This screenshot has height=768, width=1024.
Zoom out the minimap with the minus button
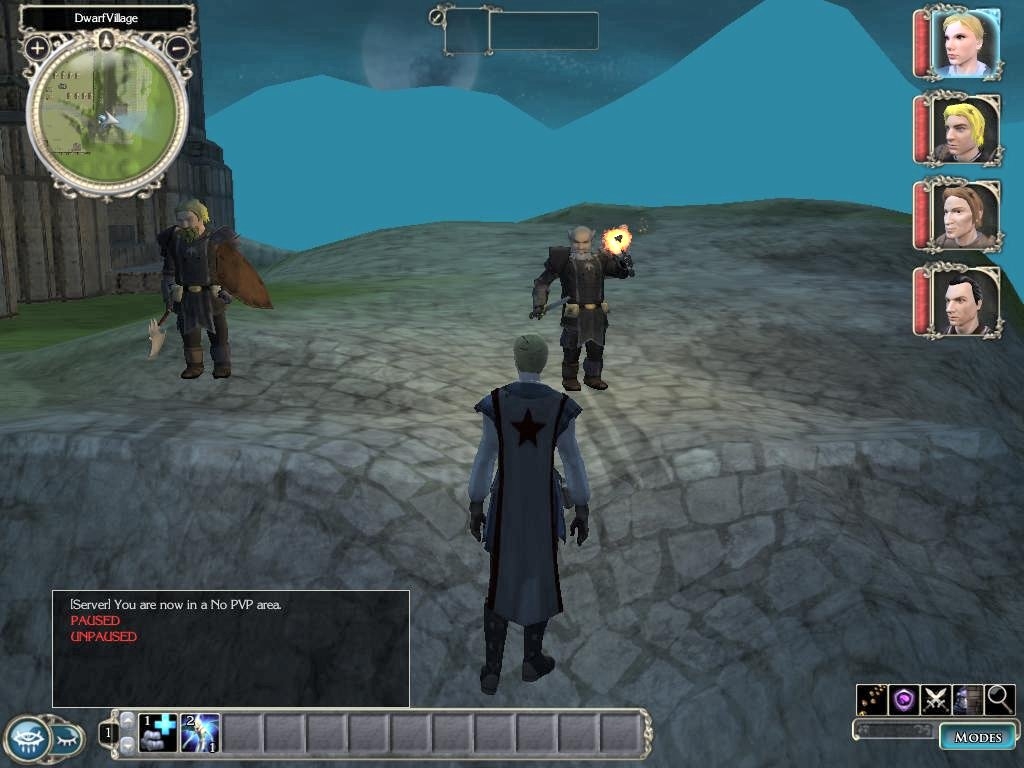178,46
